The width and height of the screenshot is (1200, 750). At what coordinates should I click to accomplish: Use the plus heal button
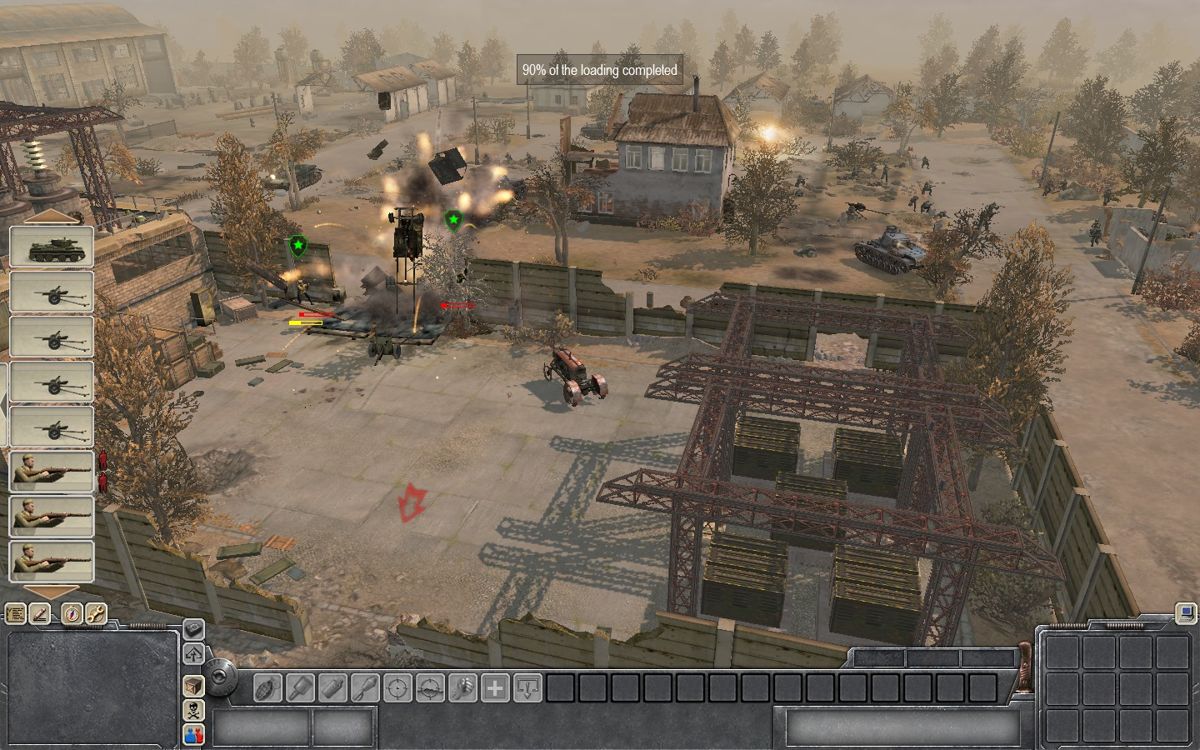coord(496,688)
